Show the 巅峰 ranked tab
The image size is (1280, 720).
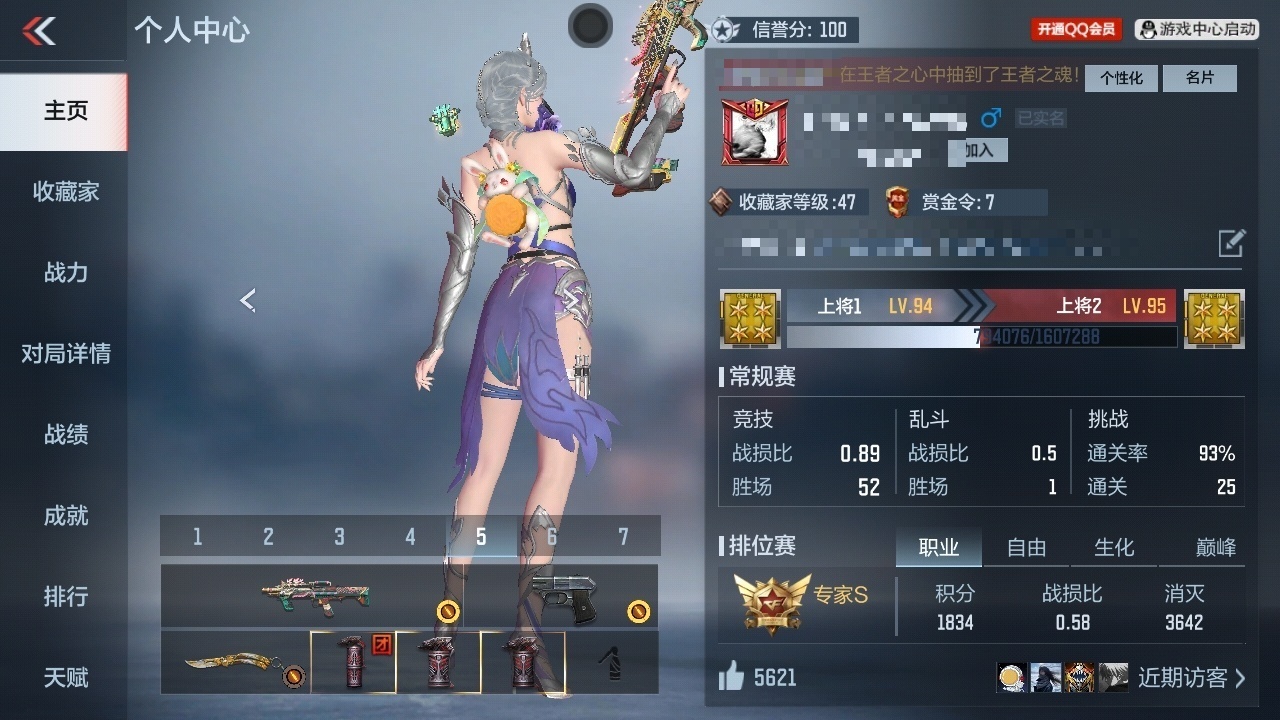[1215, 547]
